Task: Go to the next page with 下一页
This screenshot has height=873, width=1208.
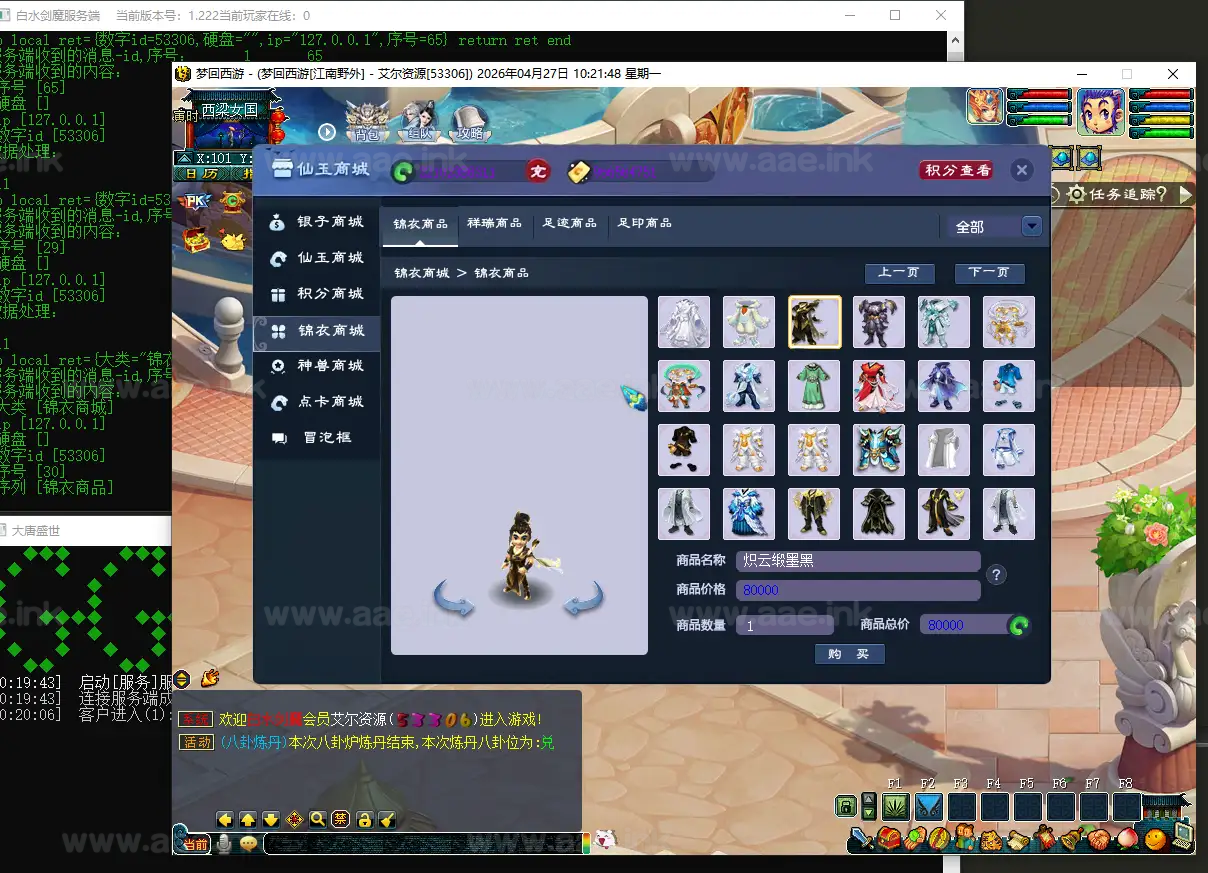Action: (989, 273)
